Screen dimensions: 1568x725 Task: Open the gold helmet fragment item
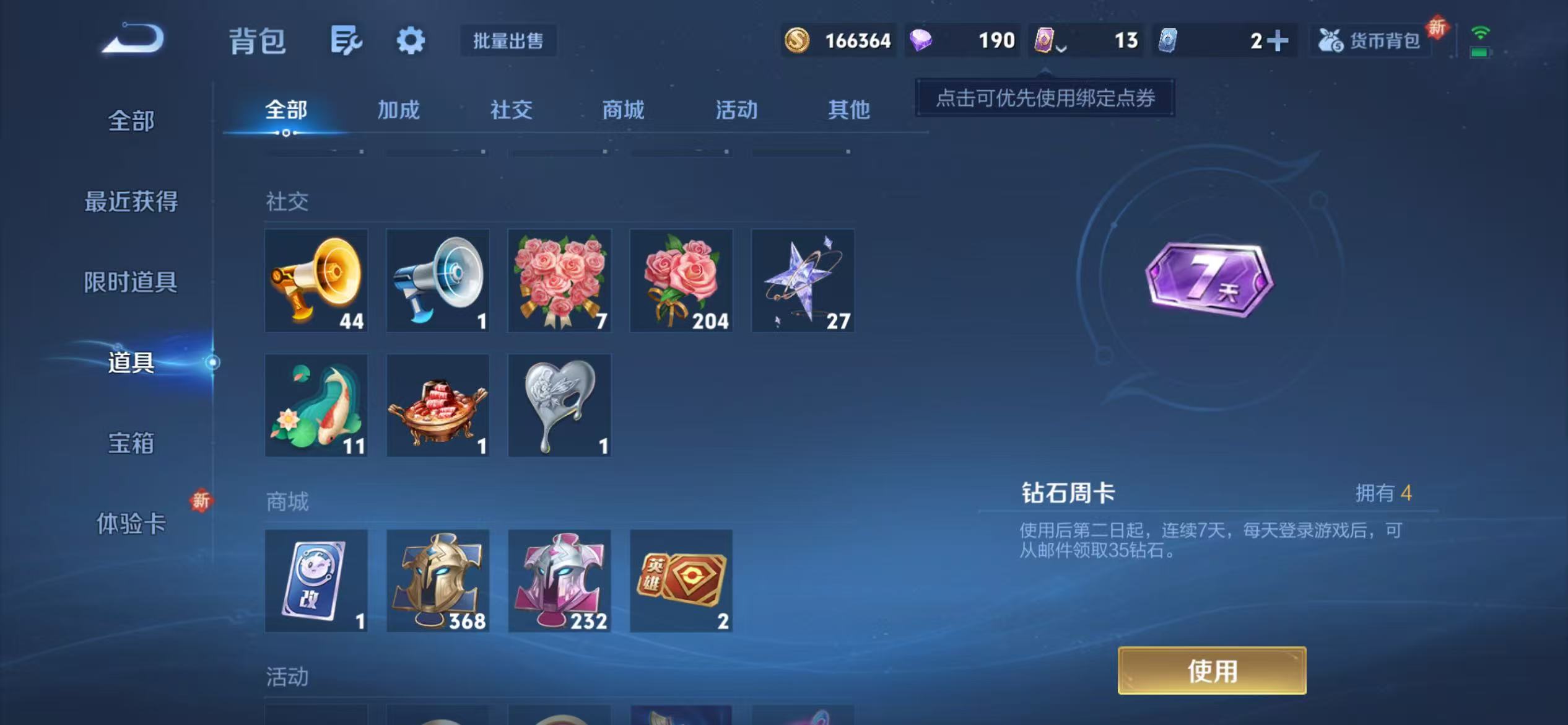pos(437,581)
